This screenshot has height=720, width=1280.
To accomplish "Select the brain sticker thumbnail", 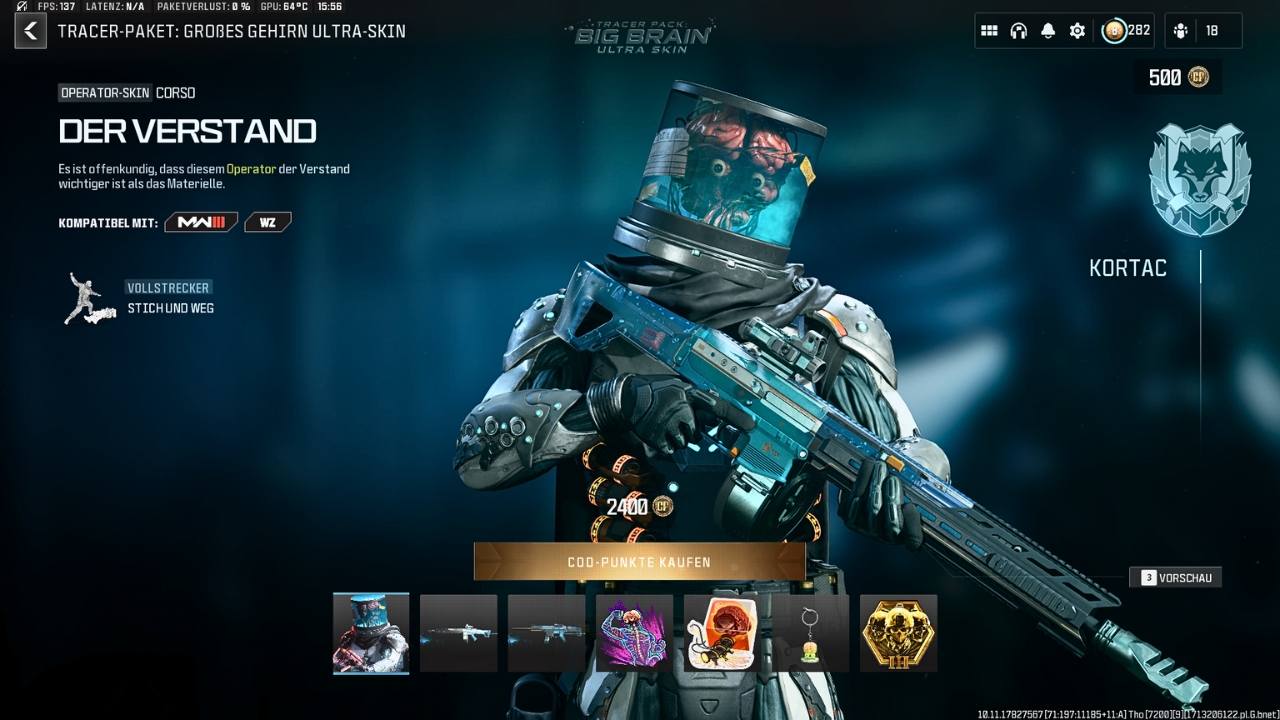I will (722, 633).
